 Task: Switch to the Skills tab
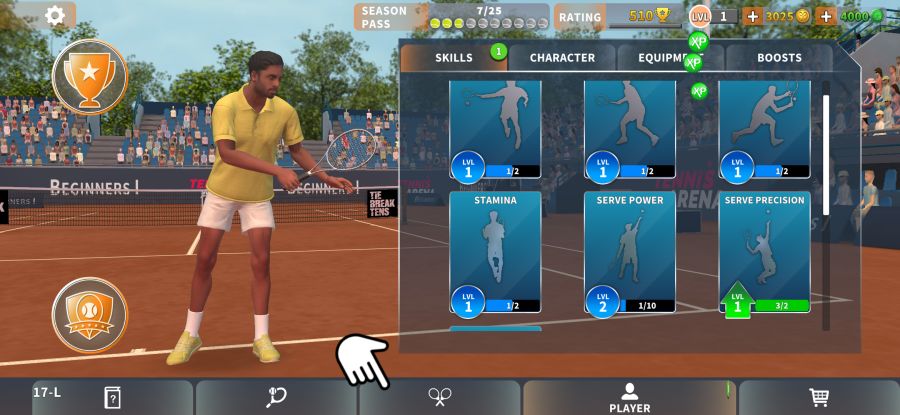454,58
